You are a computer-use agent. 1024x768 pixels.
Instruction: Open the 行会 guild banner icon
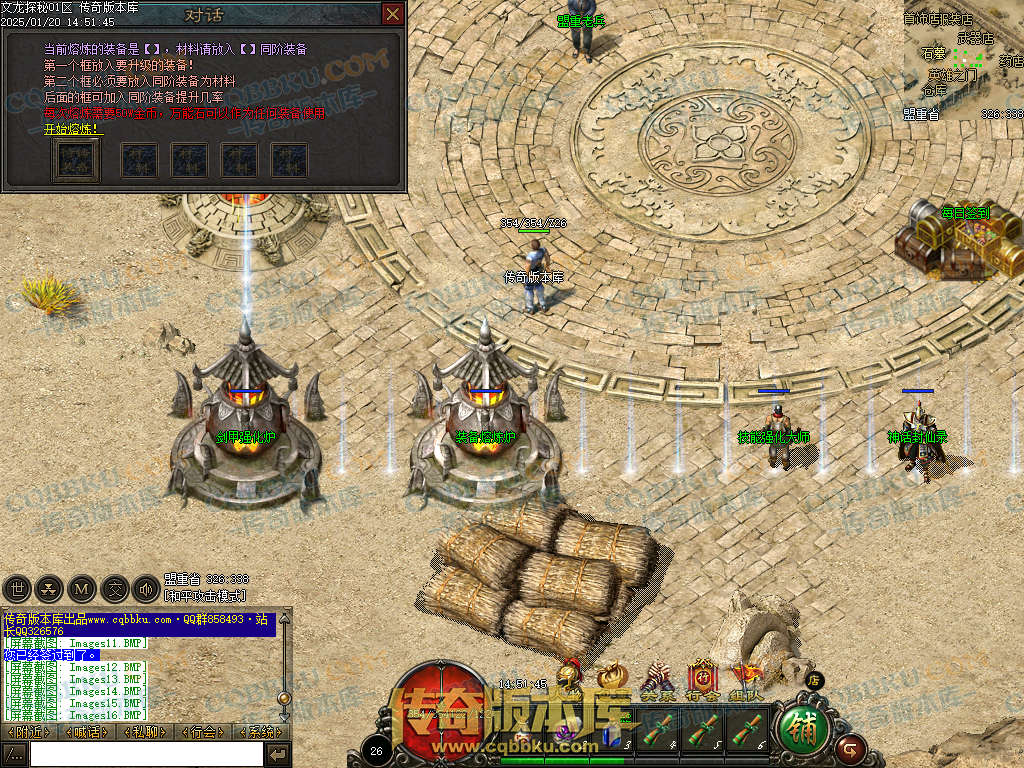(702, 680)
